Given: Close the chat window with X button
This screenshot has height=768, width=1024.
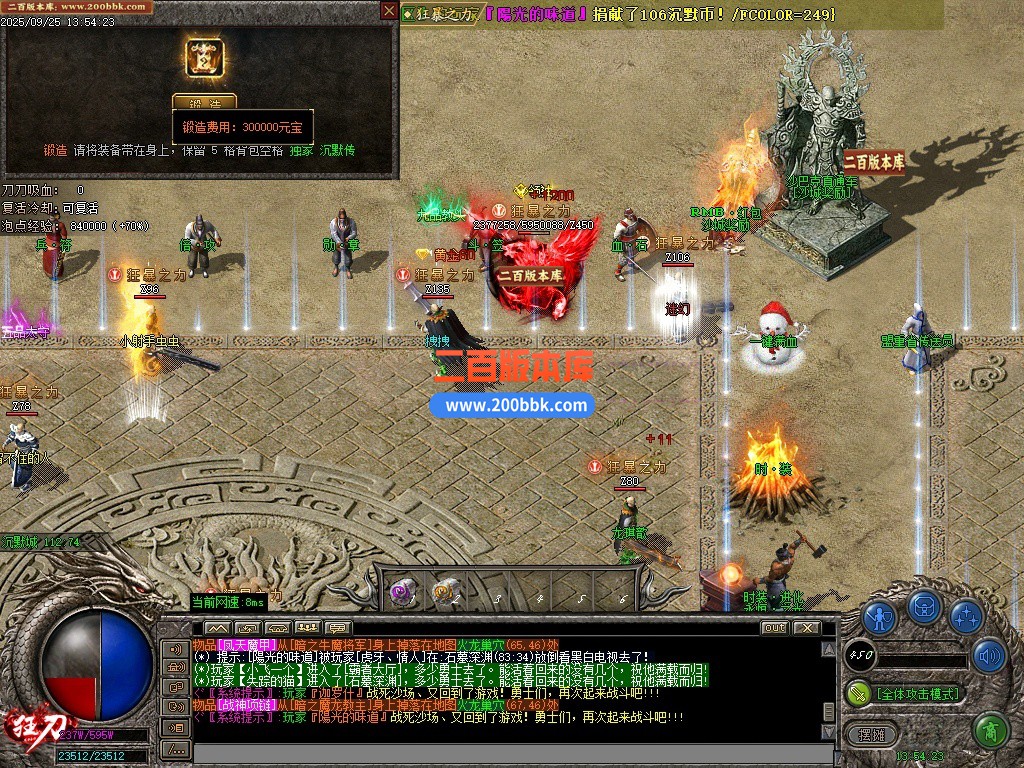Looking at the screenshot, I should pos(806,628).
